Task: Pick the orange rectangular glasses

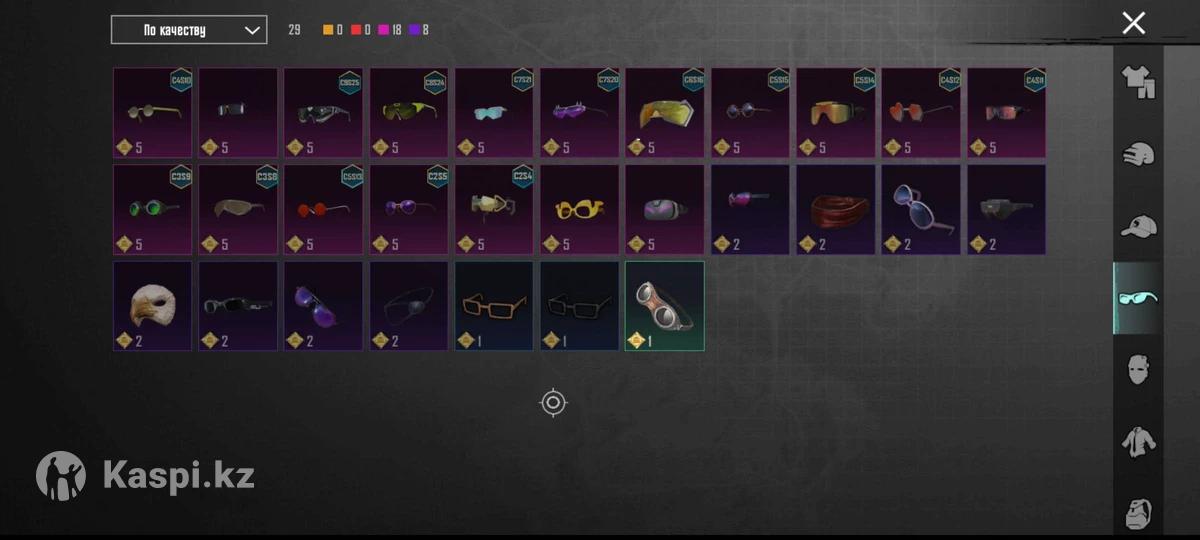Action: [x=494, y=305]
